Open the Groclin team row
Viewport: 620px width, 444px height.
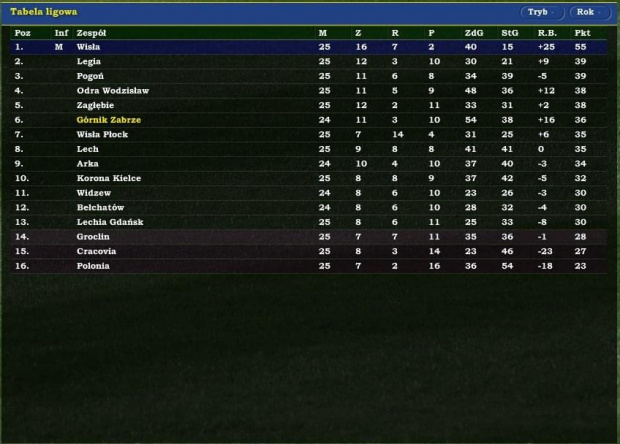coord(93,237)
